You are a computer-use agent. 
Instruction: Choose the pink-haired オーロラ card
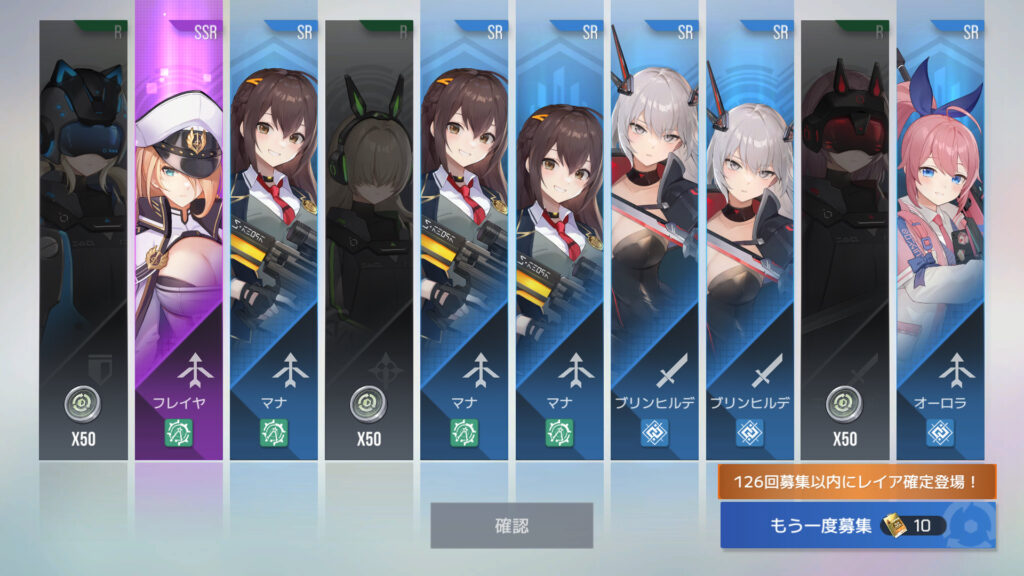[x=940, y=240]
